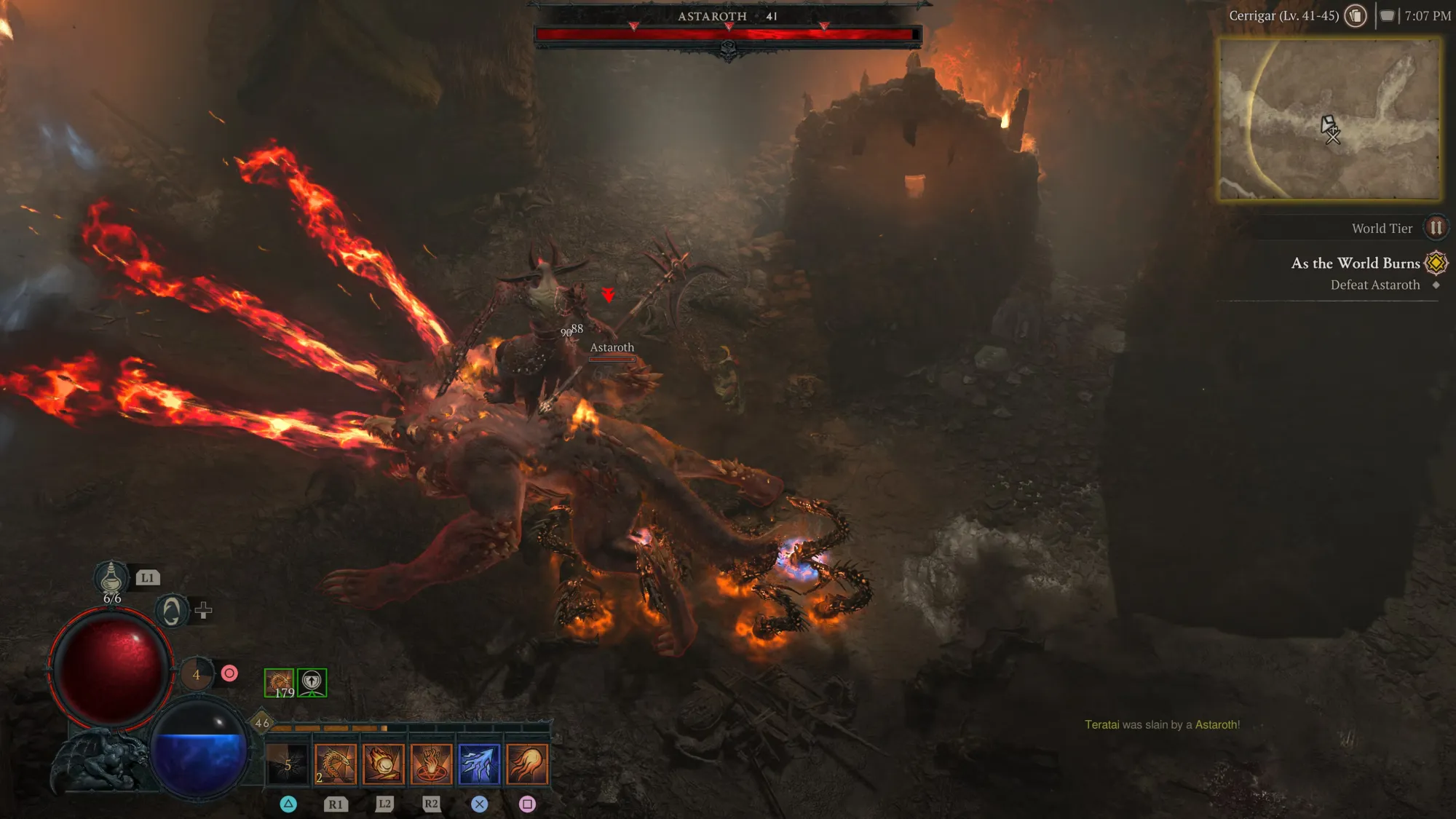The width and height of the screenshot is (1456, 819).
Task: Select the Astaroth boss health bar
Action: (x=727, y=33)
